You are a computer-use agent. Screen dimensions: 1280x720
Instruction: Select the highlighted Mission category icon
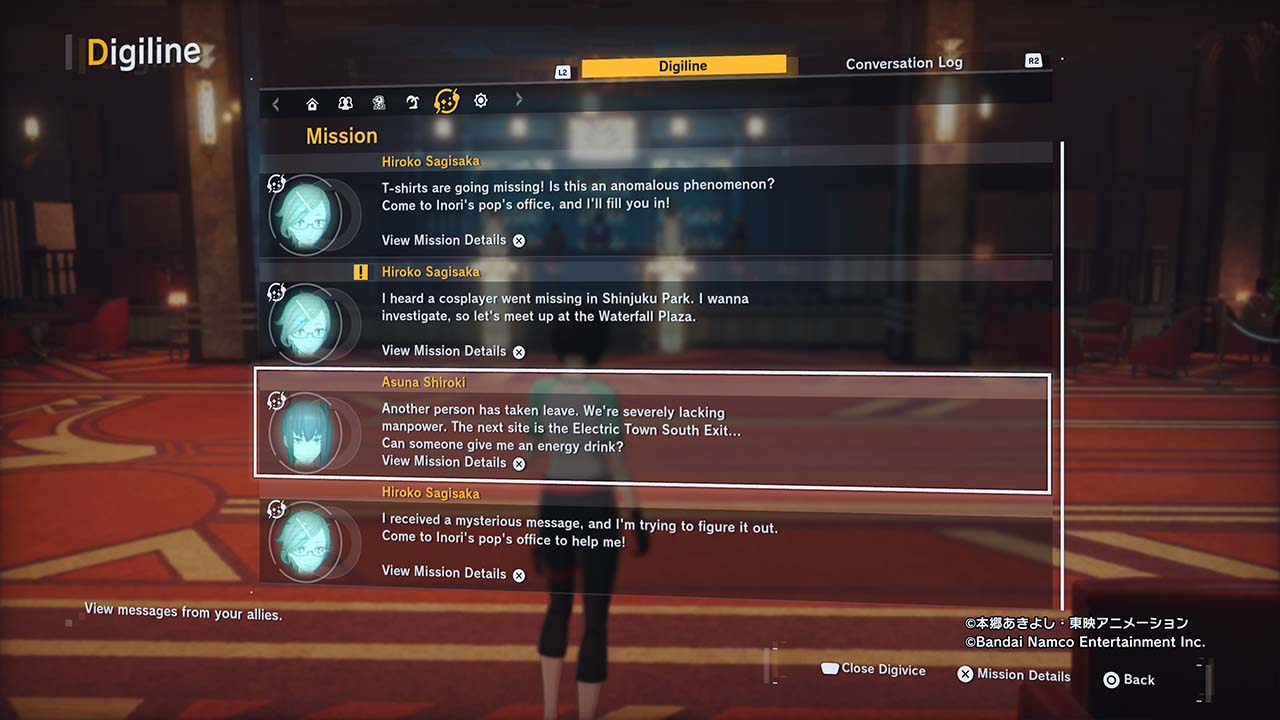click(446, 101)
